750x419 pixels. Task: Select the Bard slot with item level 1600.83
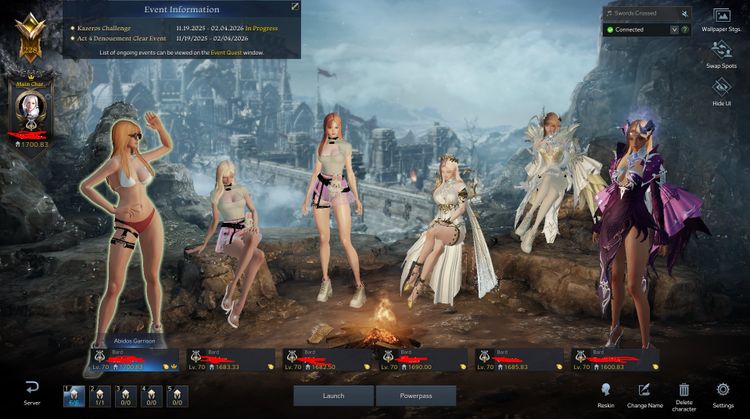point(613,360)
